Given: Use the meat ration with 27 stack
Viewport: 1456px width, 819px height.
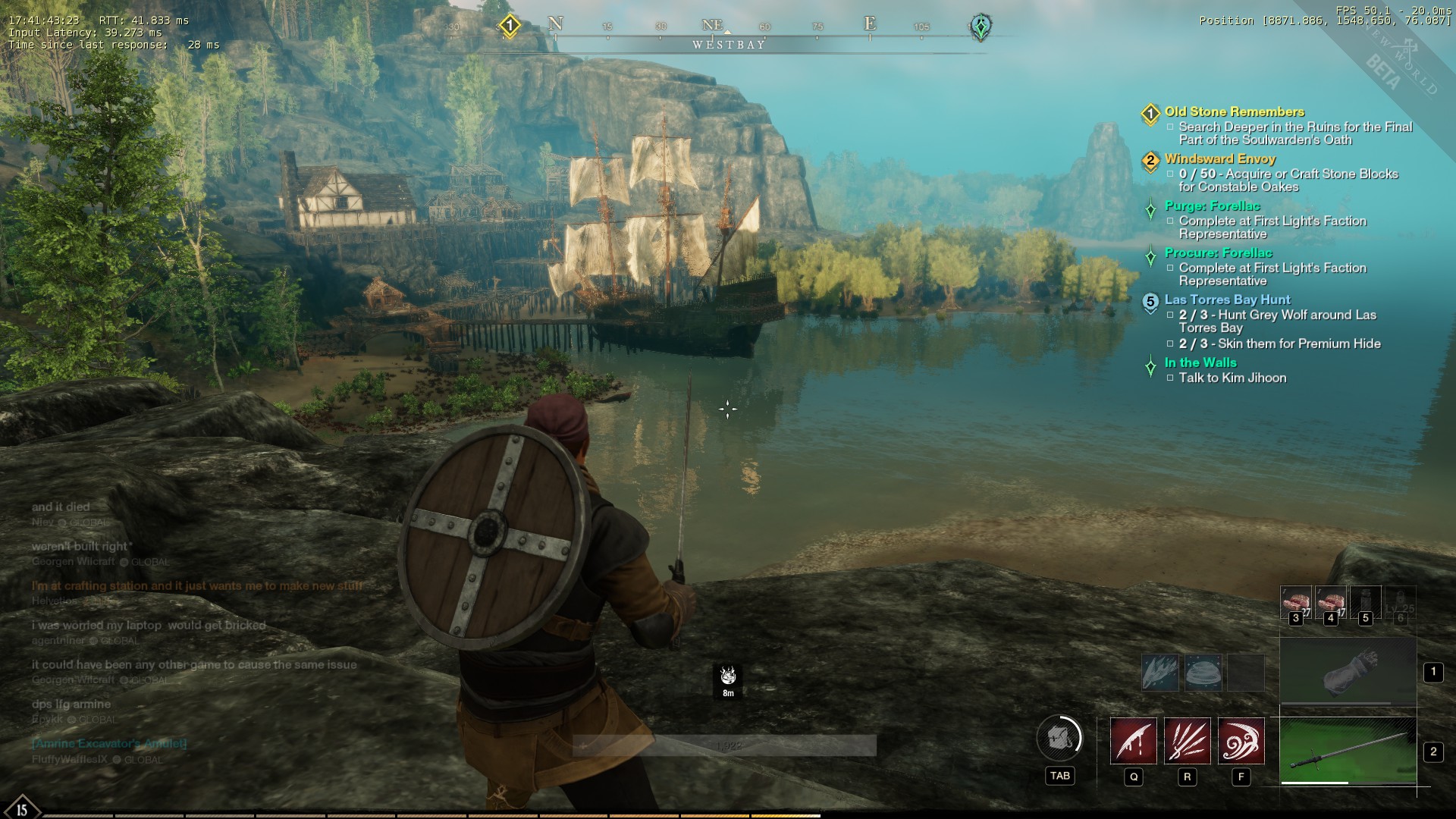Looking at the screenshot, I should 1296,603.
